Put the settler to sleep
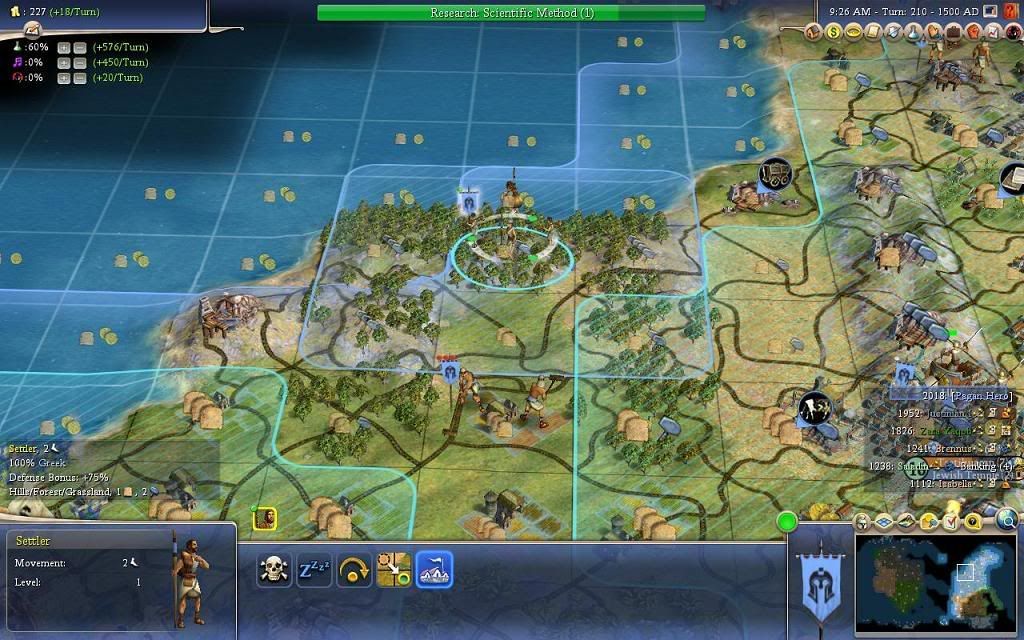Viewport: 1024px width, 640px height. click(x=314, y=570)
